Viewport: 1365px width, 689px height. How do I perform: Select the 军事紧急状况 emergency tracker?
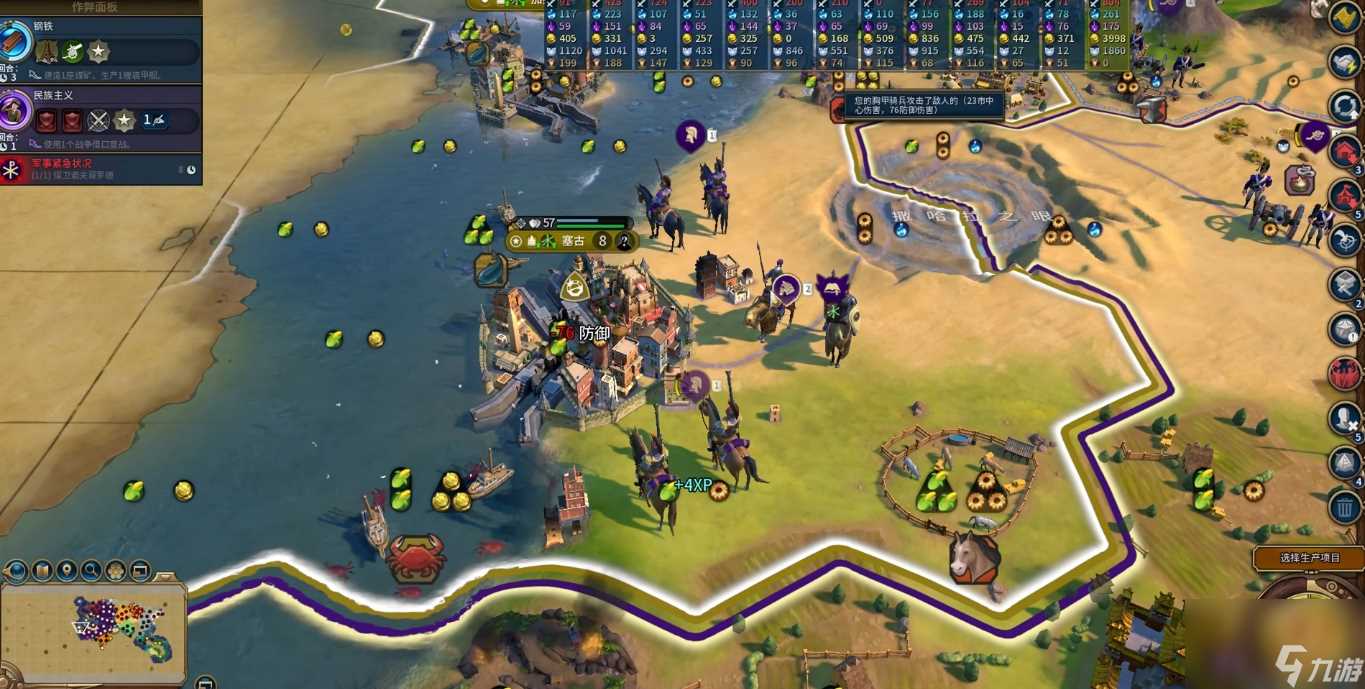pos(100,169)
